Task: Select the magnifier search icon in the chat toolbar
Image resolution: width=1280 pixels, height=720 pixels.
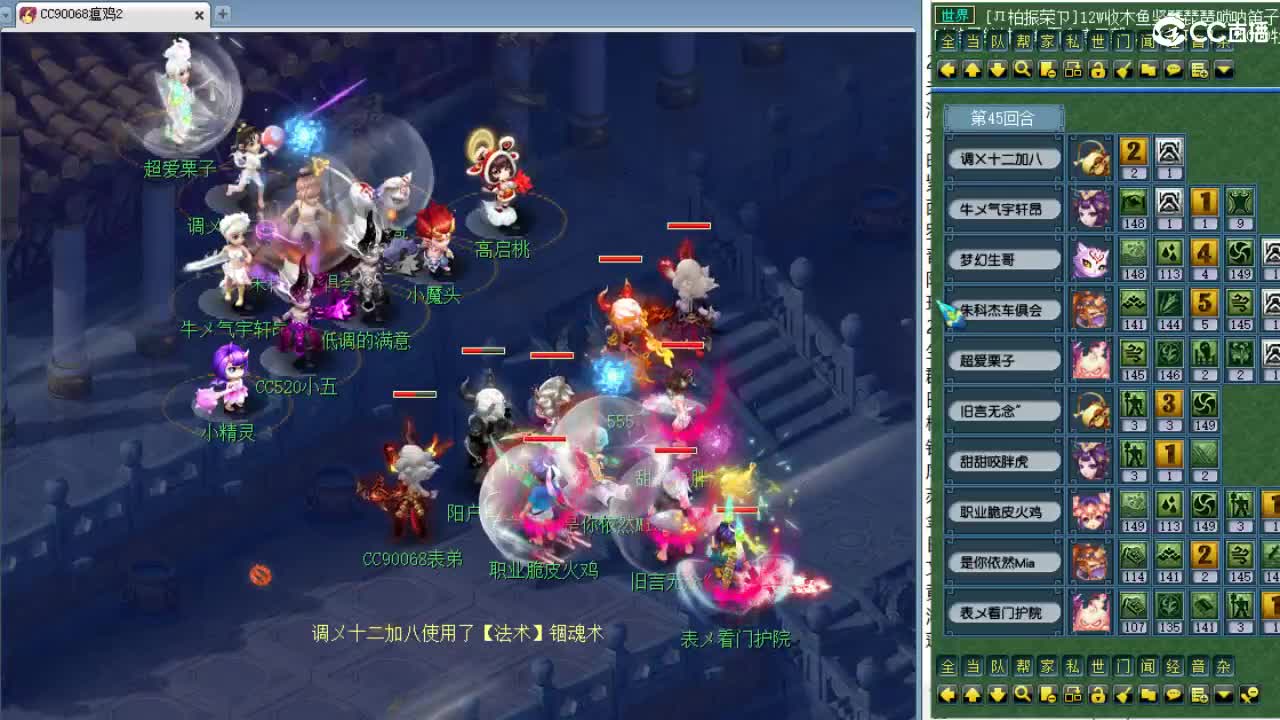Action: [1024, 70]
